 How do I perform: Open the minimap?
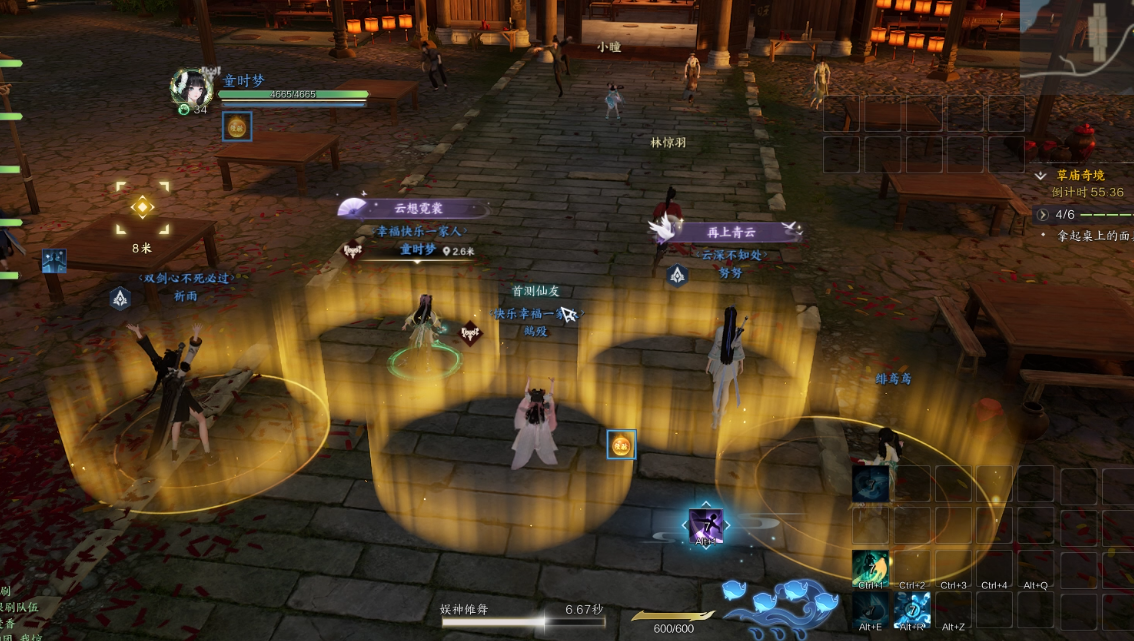tap(1077, 45)
